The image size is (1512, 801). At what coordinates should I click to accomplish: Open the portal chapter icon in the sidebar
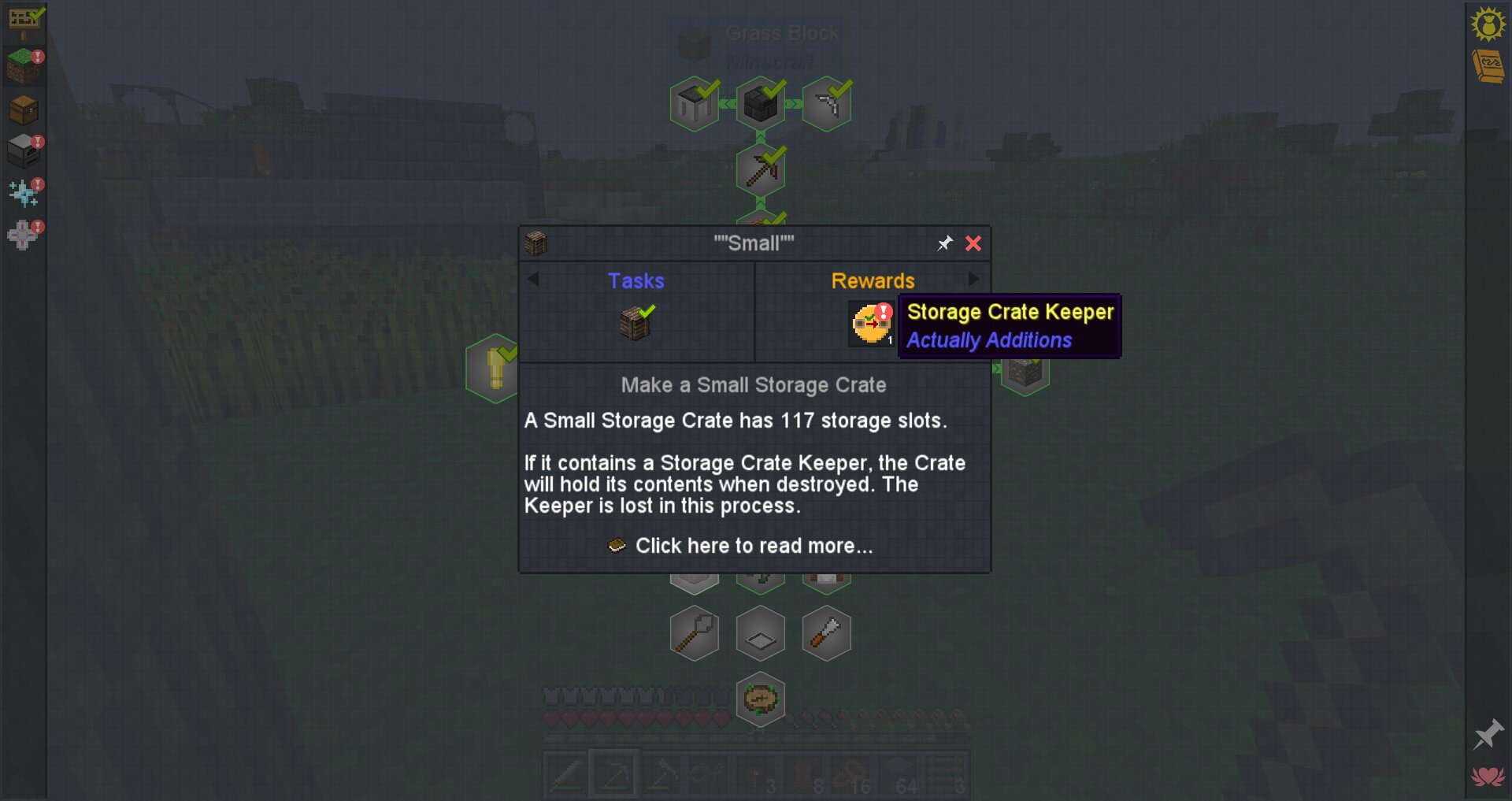pyautogui.click(x=24, y=232)
